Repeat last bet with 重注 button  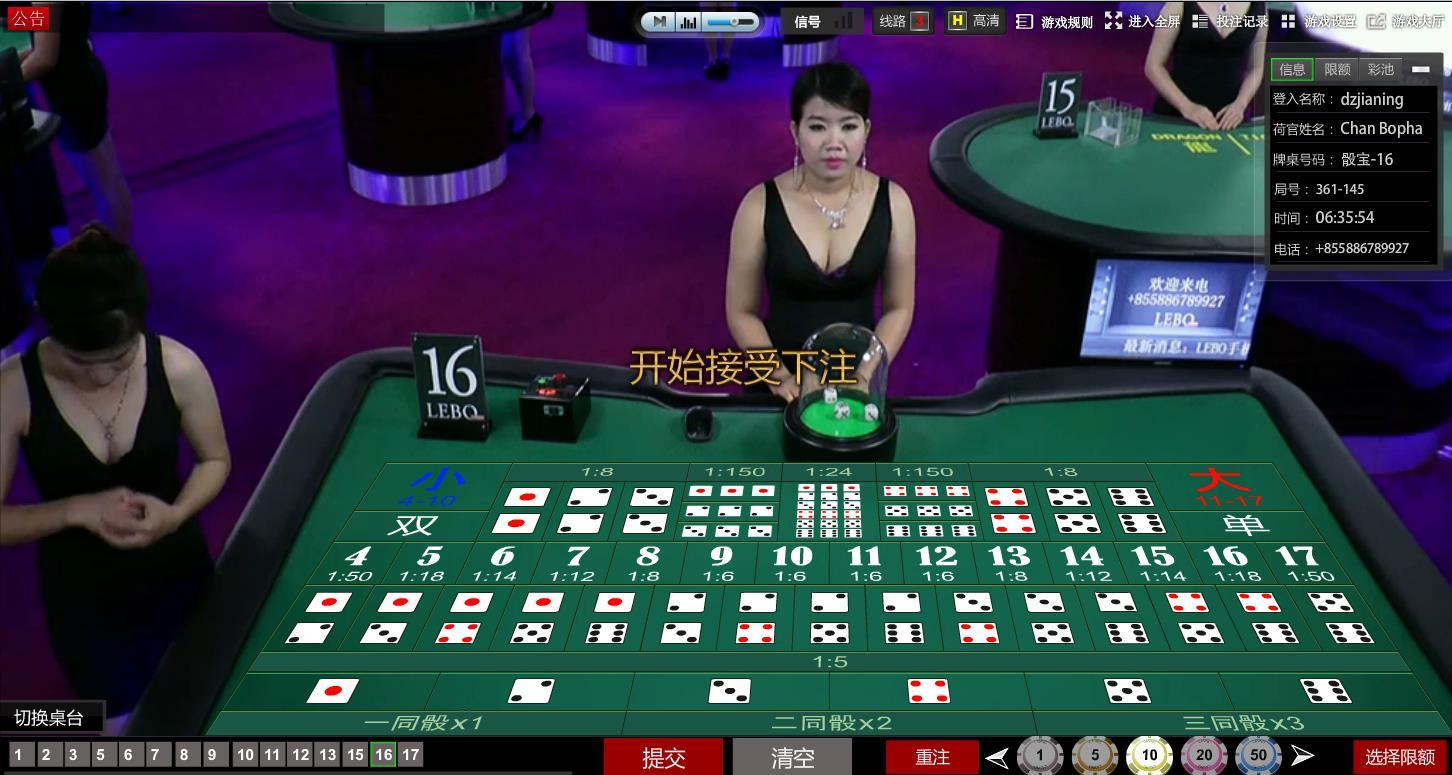(932, 757)
